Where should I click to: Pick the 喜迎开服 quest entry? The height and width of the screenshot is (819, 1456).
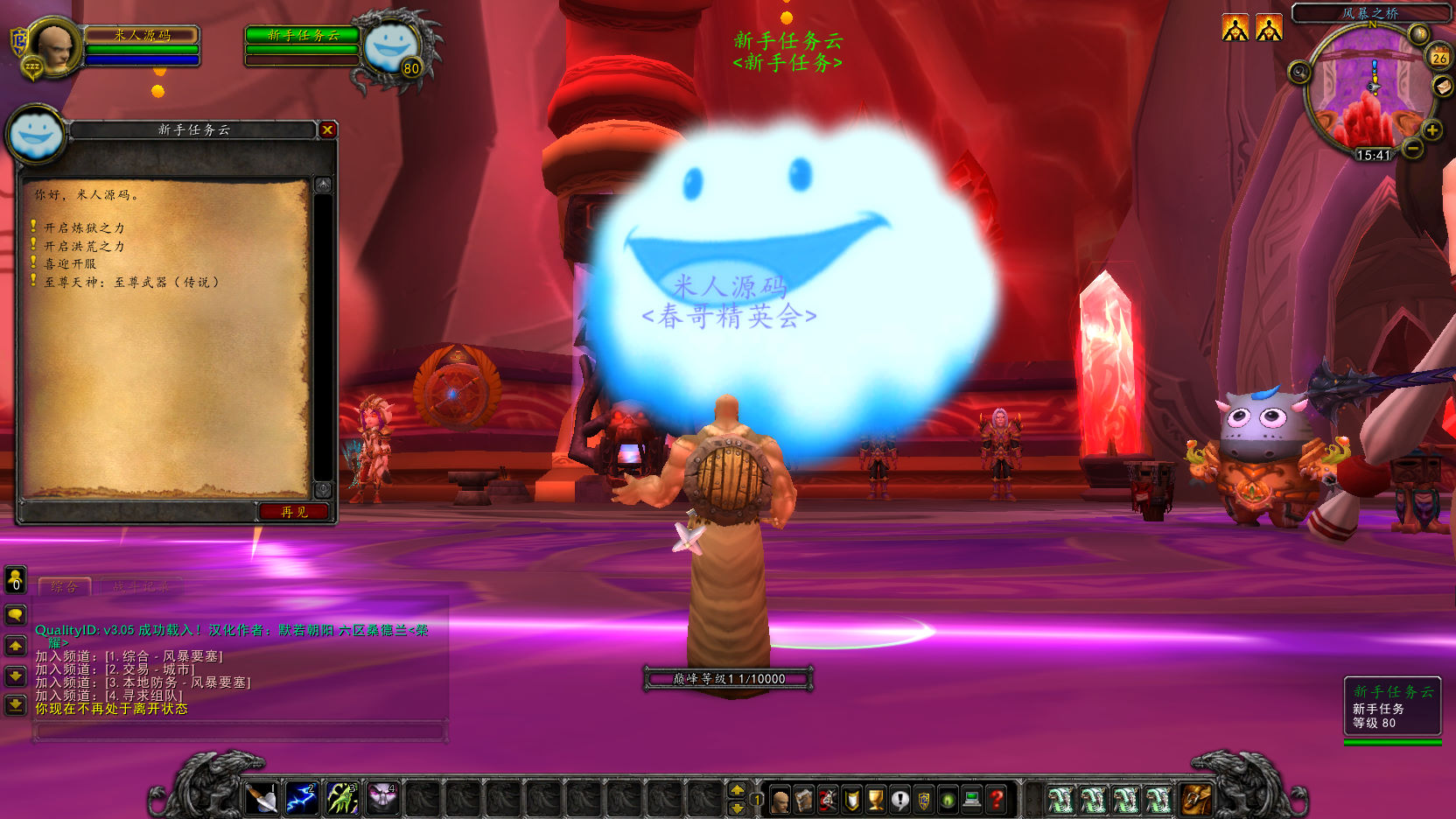pyautogui.click(x=70, y=264)
